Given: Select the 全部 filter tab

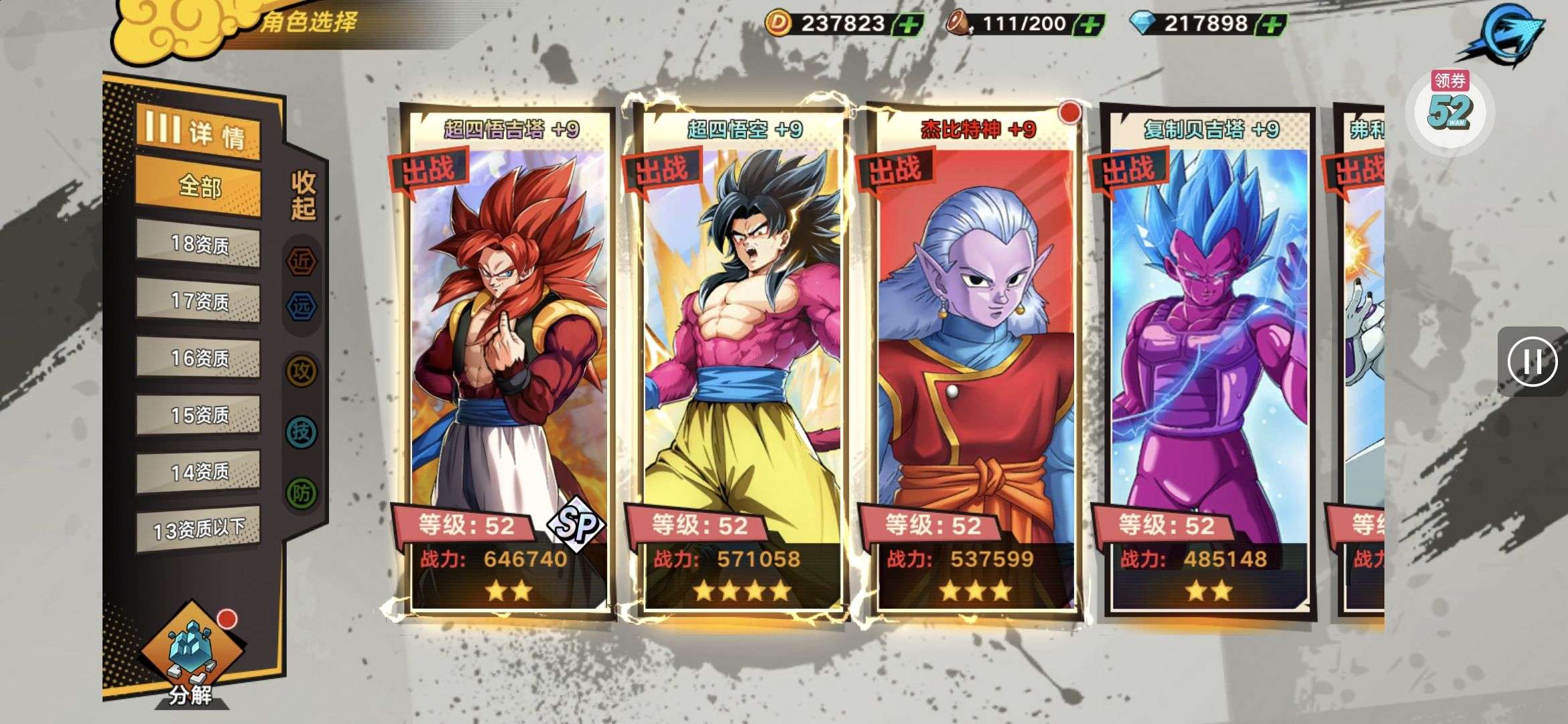Looking at the screenshot, I should pyautogui.click(x=198, y=186).
